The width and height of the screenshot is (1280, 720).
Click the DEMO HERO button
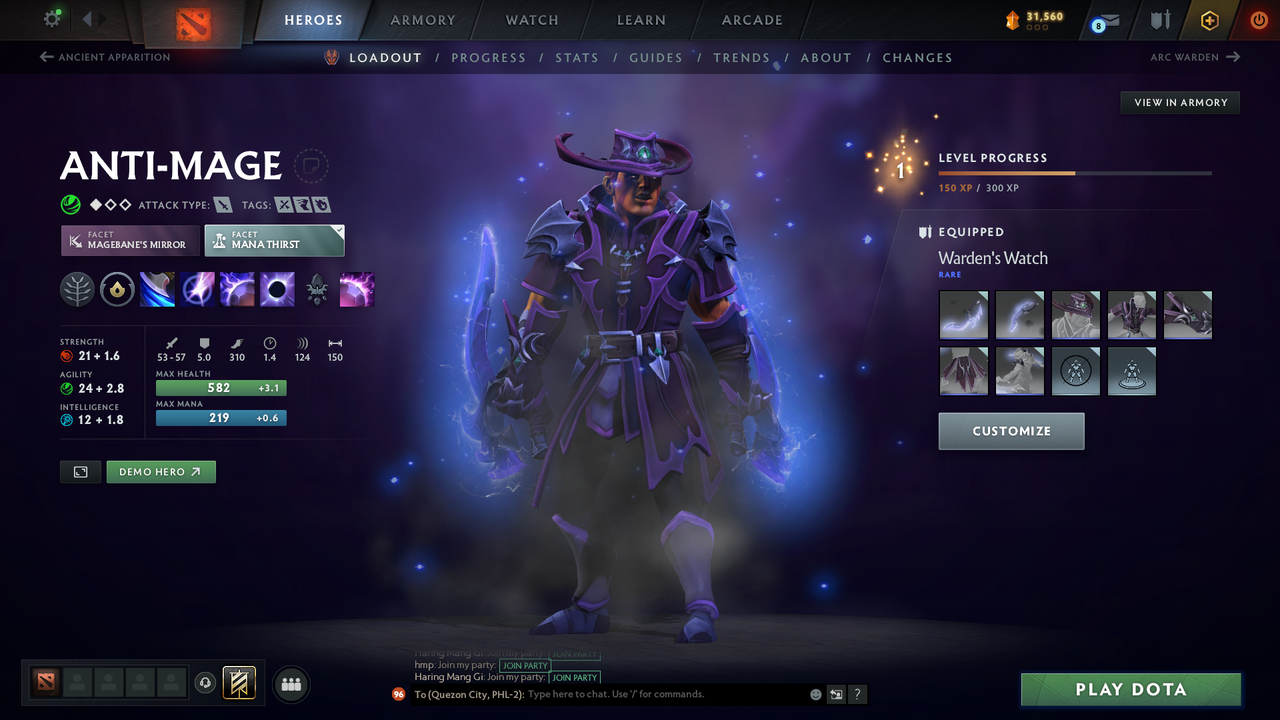160,471
